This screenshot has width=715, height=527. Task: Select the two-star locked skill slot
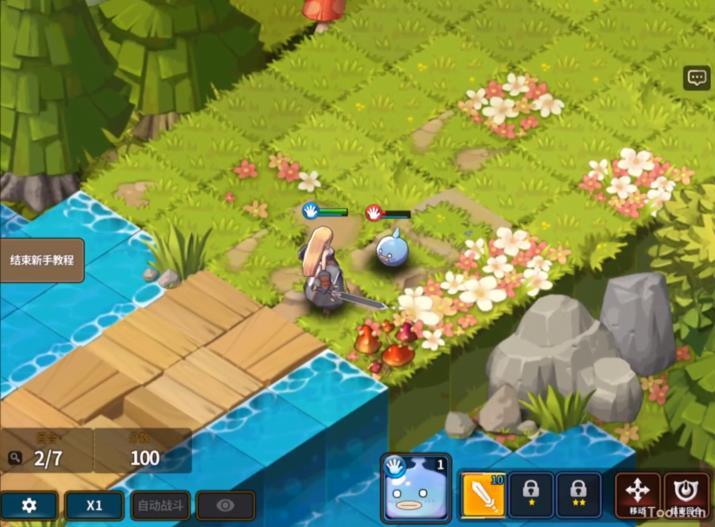579,494
